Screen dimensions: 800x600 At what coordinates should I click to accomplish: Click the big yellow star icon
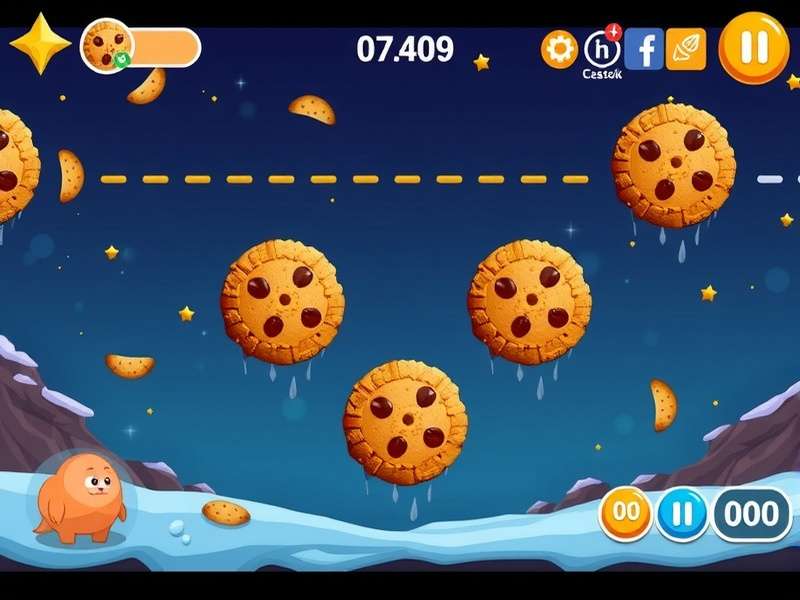tap(38, 44)
